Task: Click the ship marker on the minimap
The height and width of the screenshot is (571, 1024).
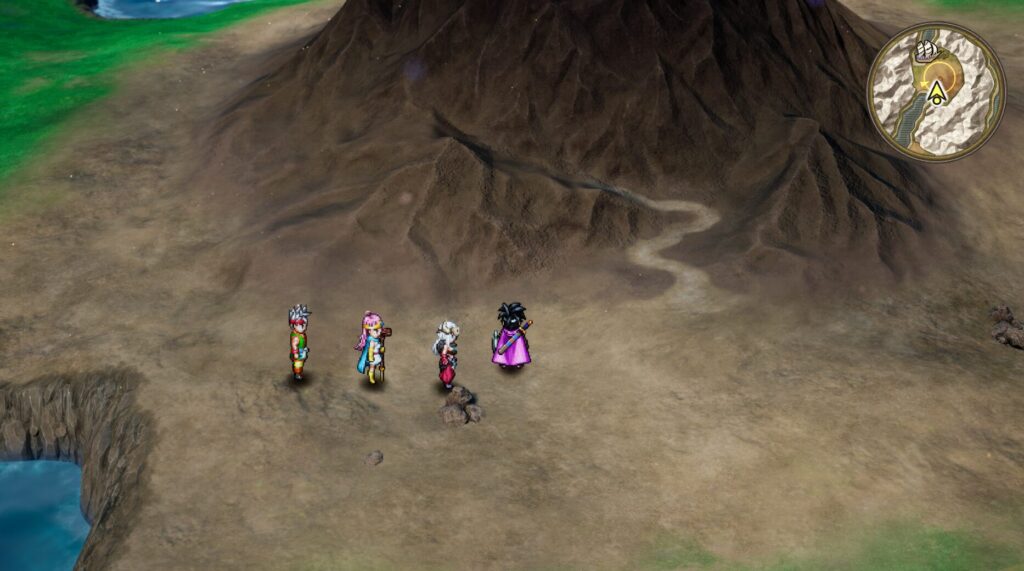Action: (x=927, y=50)
